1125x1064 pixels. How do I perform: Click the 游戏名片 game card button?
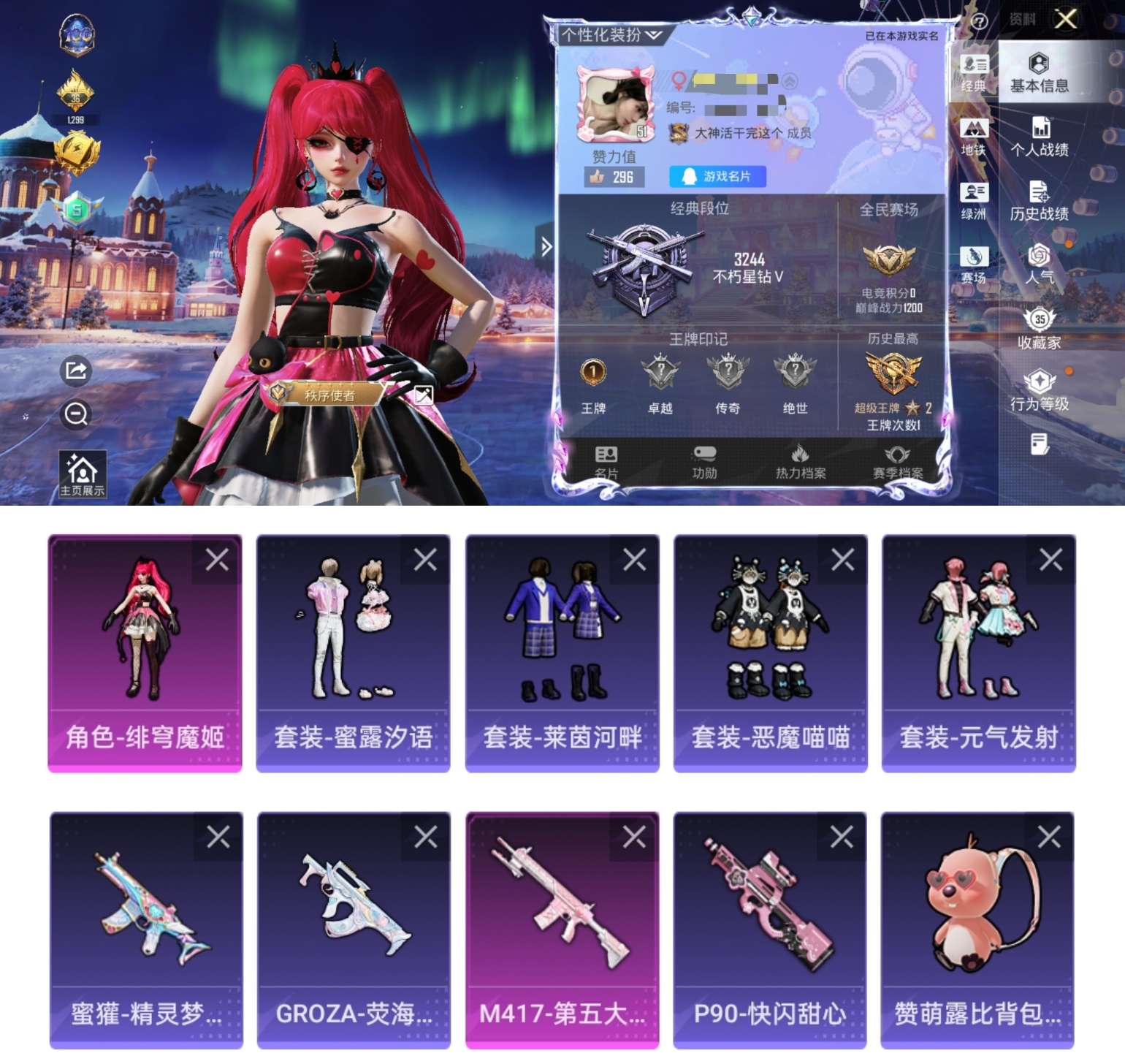717,176
